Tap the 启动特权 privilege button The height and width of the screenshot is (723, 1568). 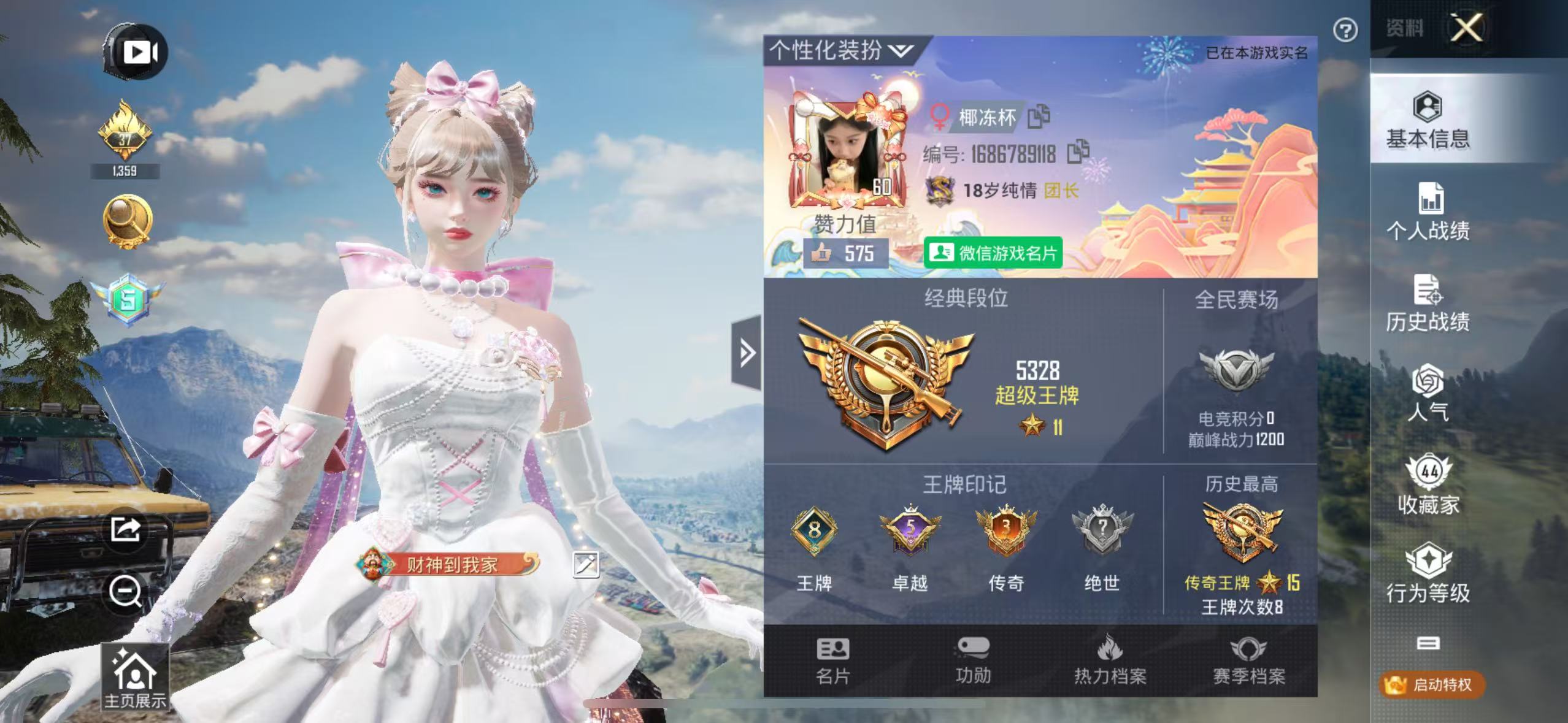point(1432,684)
